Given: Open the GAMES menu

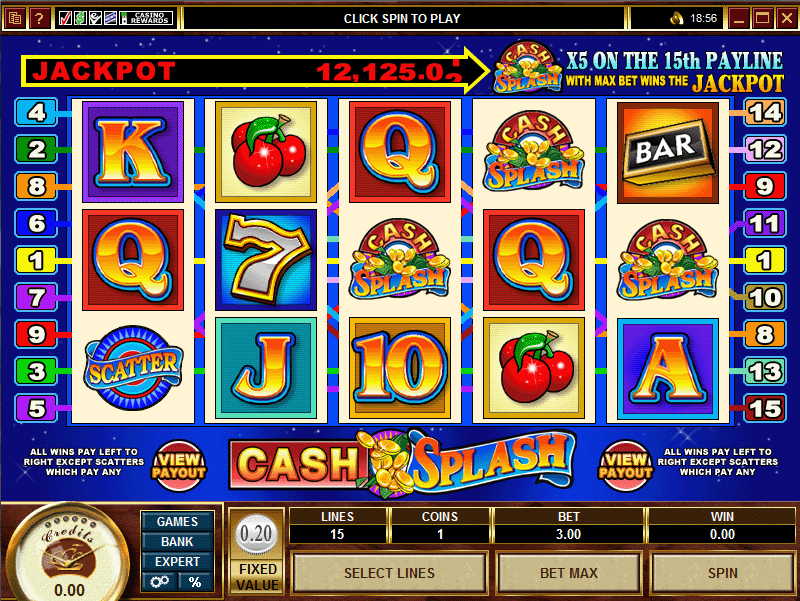Looking at the screenshot, I should (x=177, y=521).
